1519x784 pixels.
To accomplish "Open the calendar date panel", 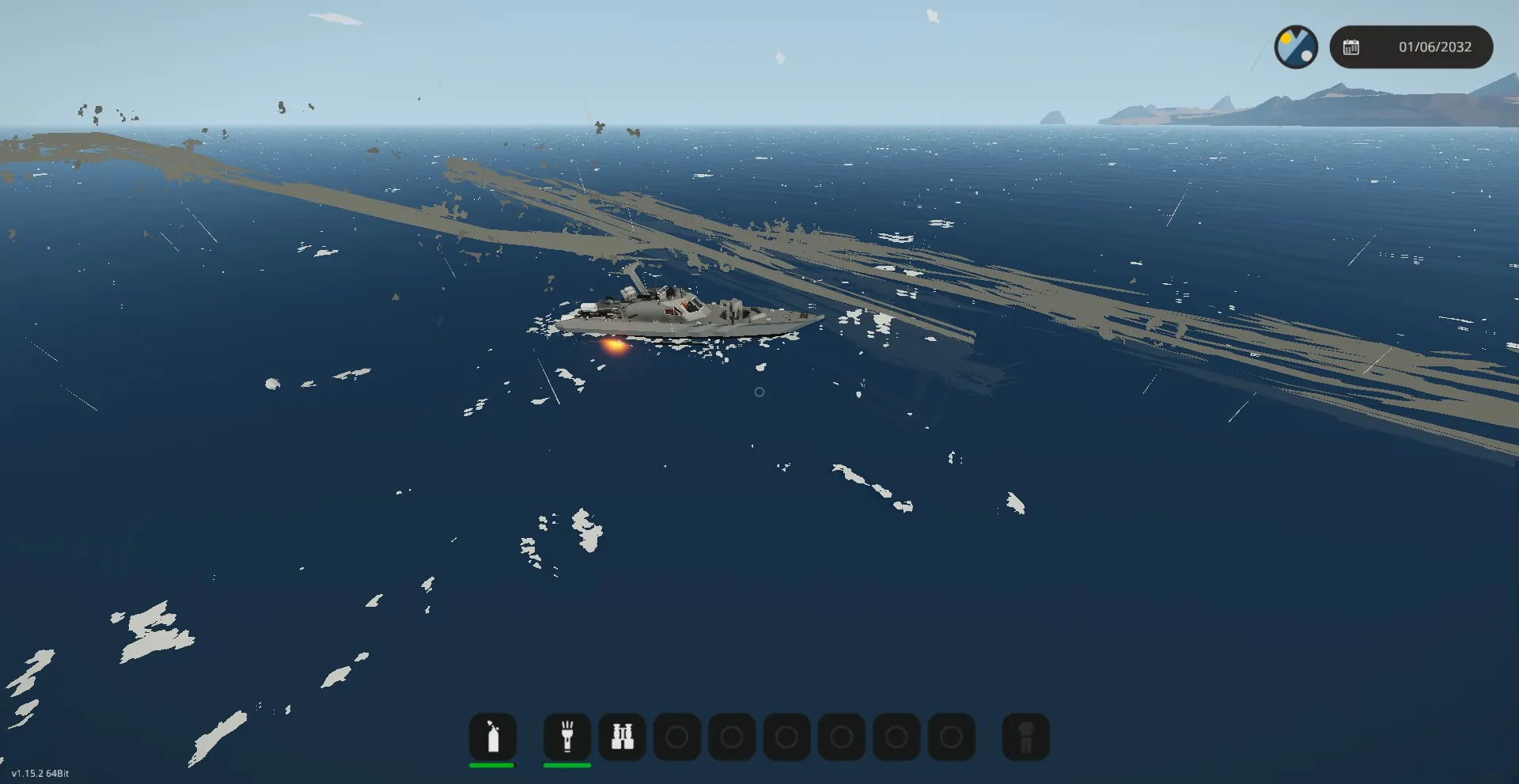I will (1411, 47).
